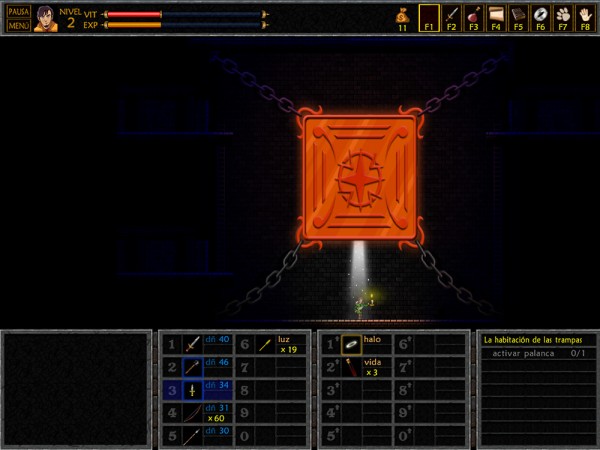This screenshot has width=600, height=450.
Task: Open the F5 book panel
Action: click(518, 17)
